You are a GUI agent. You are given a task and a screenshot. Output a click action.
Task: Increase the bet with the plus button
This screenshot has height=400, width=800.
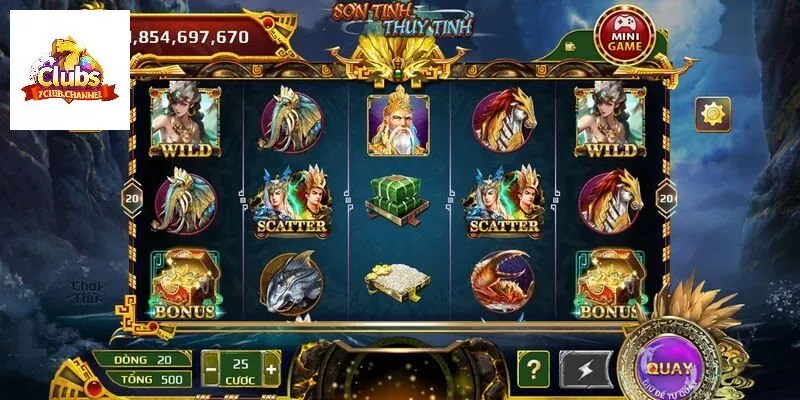270,369
